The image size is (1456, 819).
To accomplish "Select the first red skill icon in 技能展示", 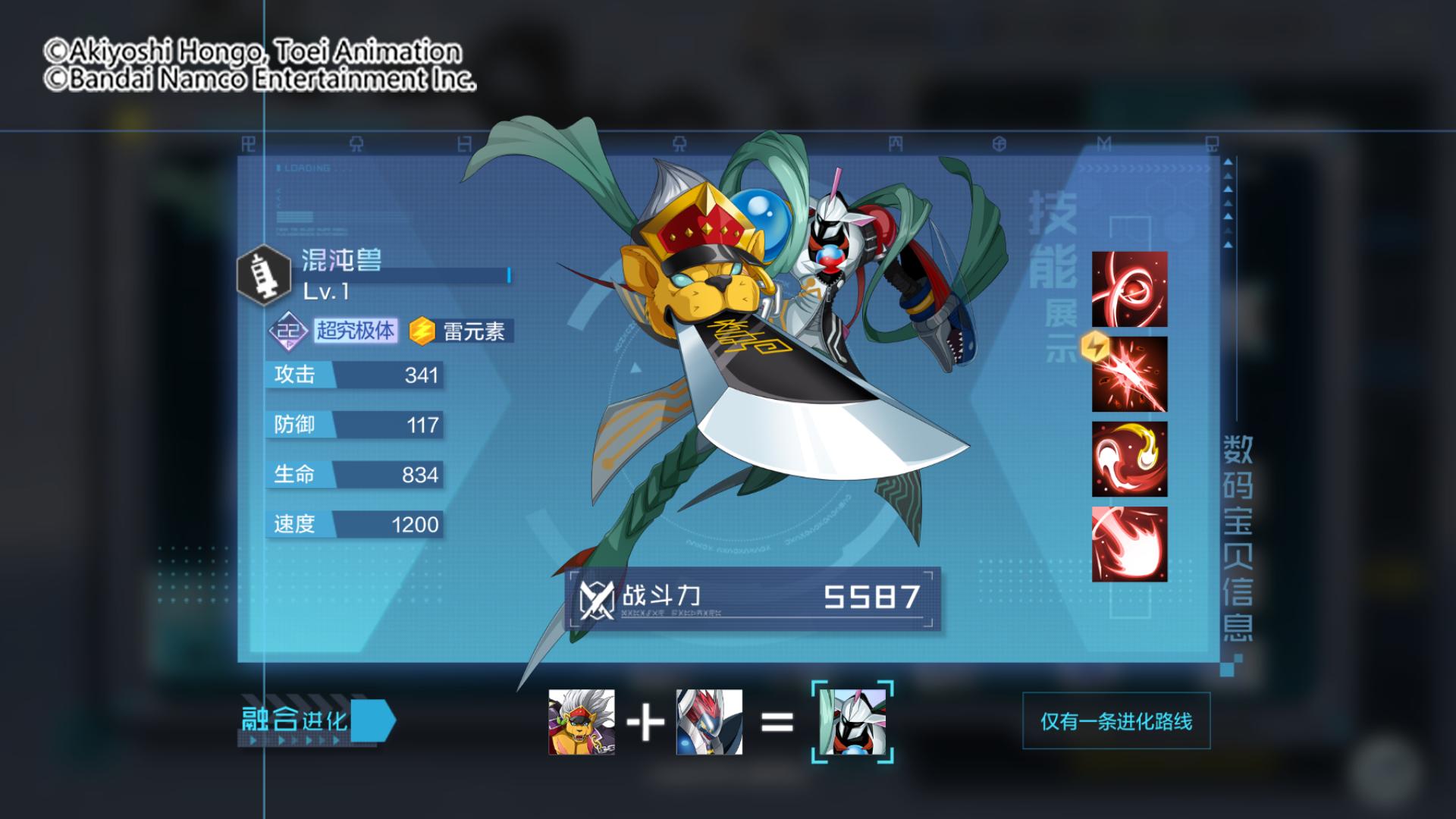I will click(1129, 290).
